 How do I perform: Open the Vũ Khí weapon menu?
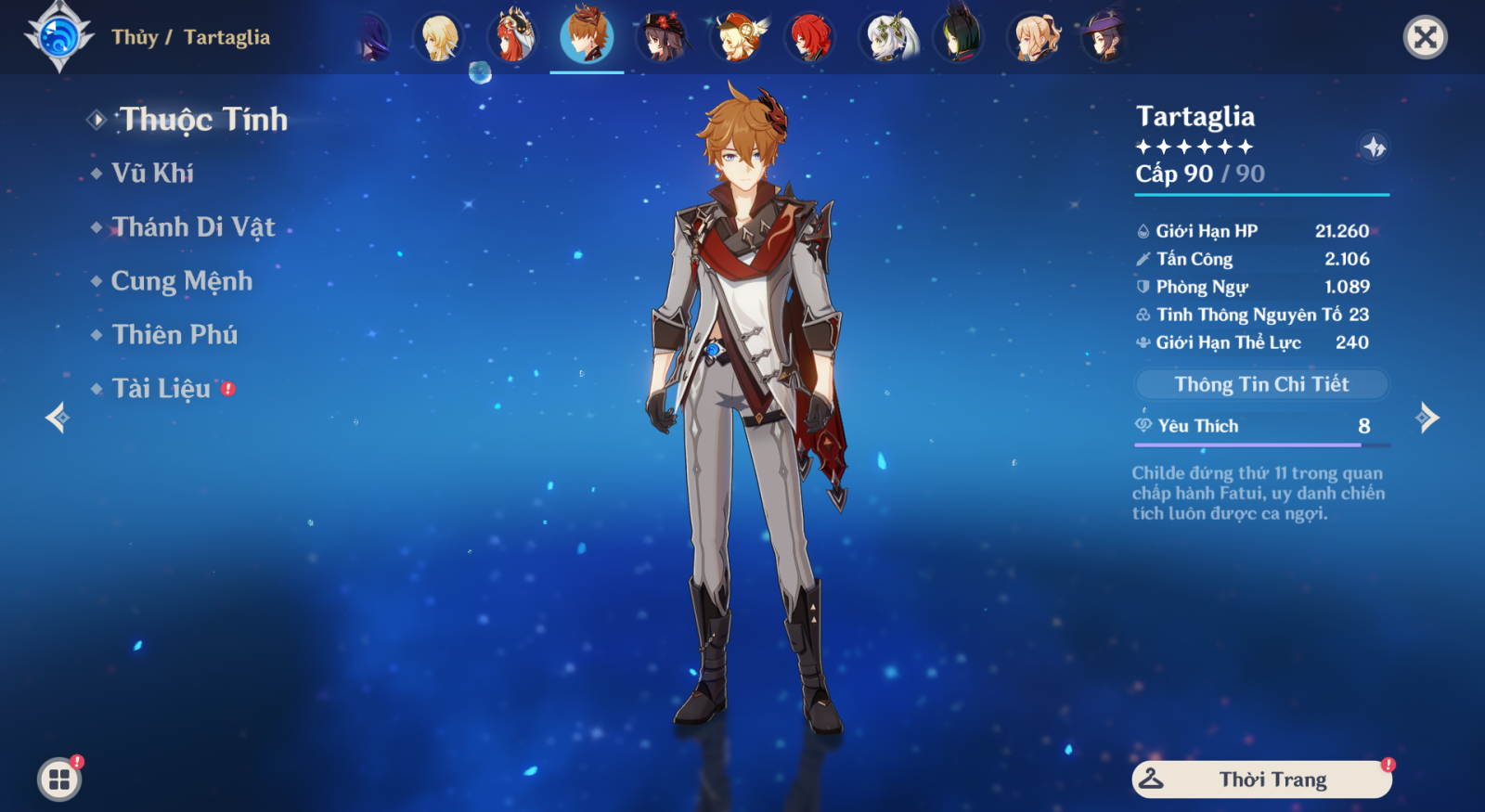pos(152,174)
